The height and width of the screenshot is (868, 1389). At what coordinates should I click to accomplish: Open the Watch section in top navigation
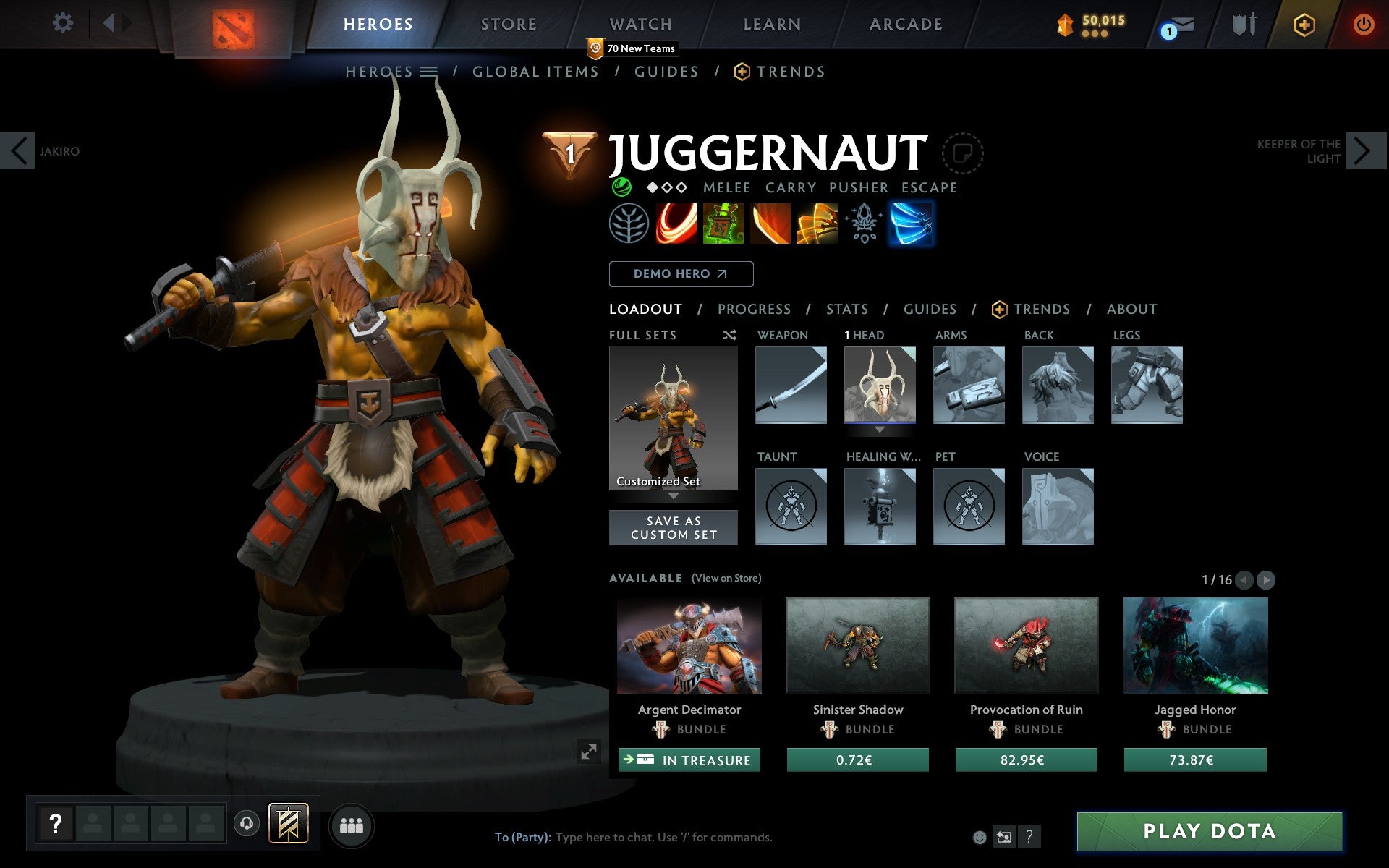point(640,24)
